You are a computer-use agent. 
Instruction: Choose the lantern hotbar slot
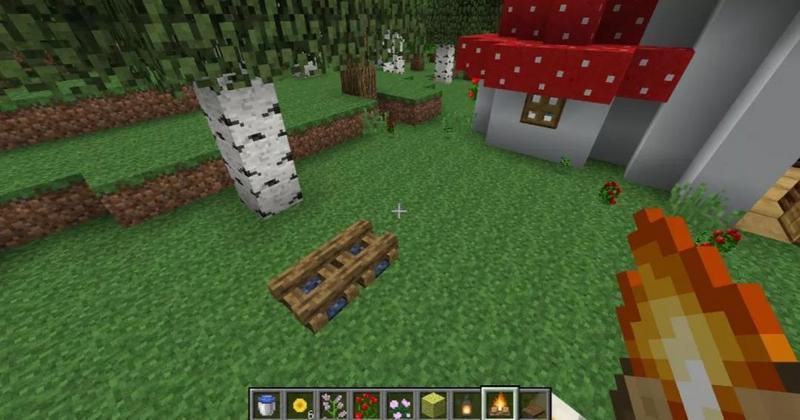[x=465, y=405]
